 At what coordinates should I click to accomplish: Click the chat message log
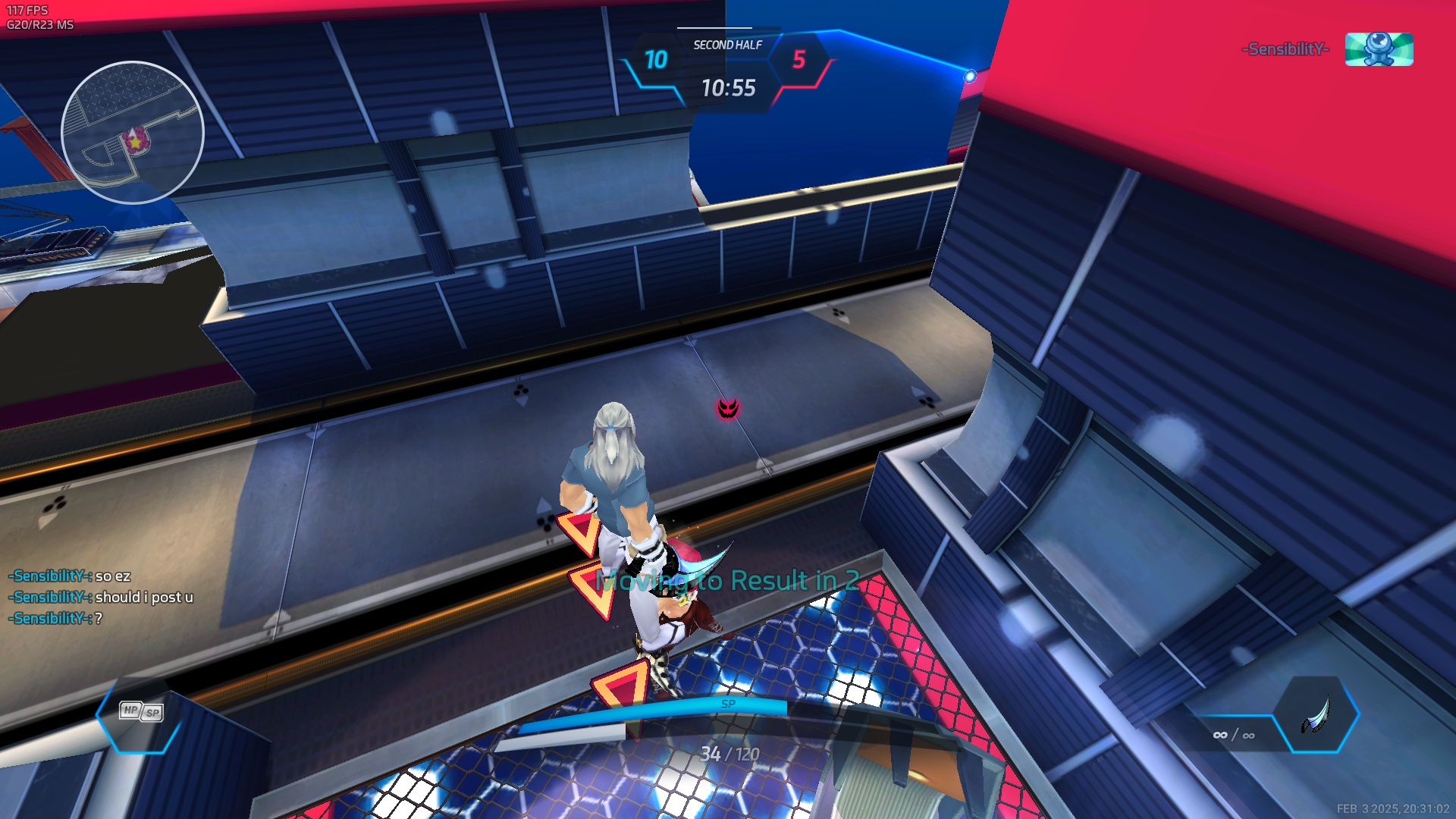click(101, 598)
